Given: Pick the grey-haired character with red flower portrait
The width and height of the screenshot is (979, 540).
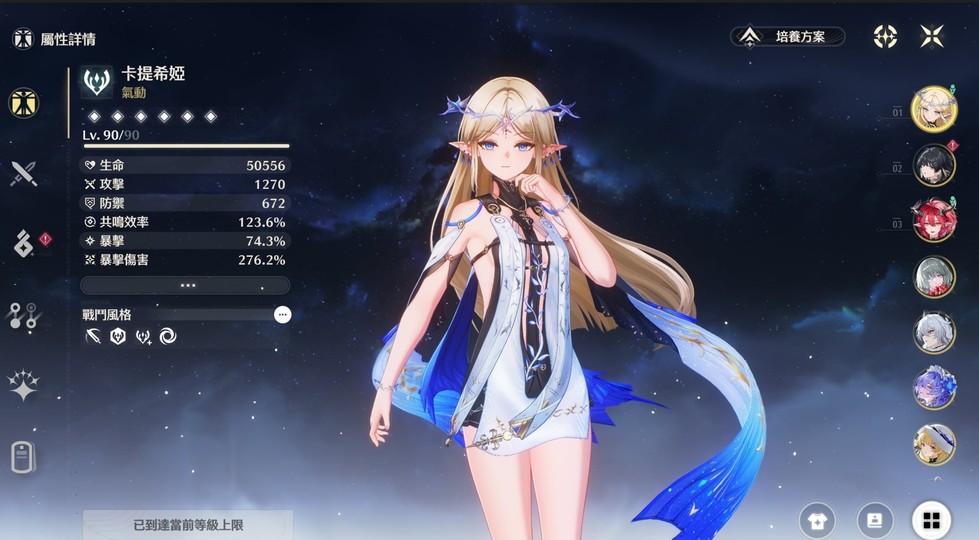Looking at the screenshot, I should (x=934, y=276).
